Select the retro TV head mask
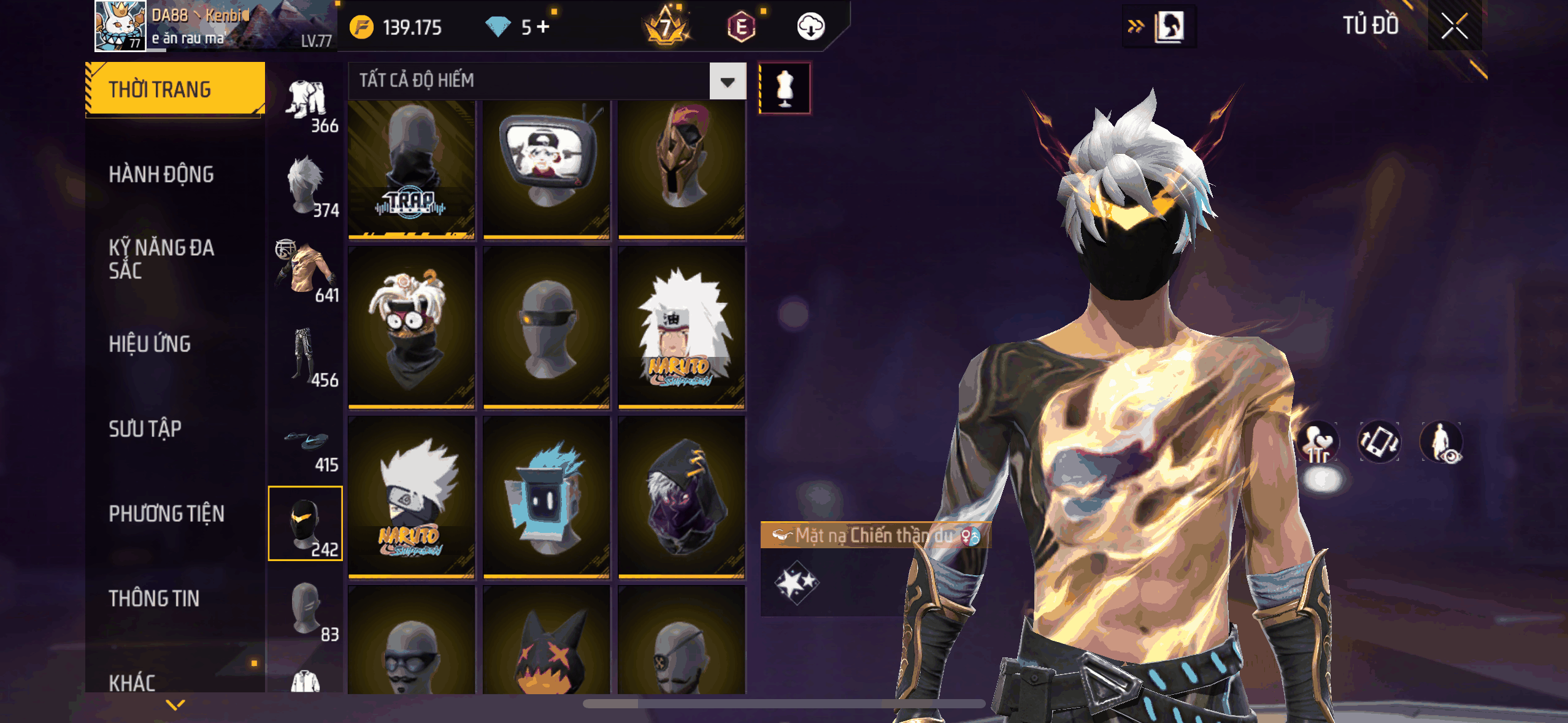This screenshot has height=723, width=1568. coord(546,169)
